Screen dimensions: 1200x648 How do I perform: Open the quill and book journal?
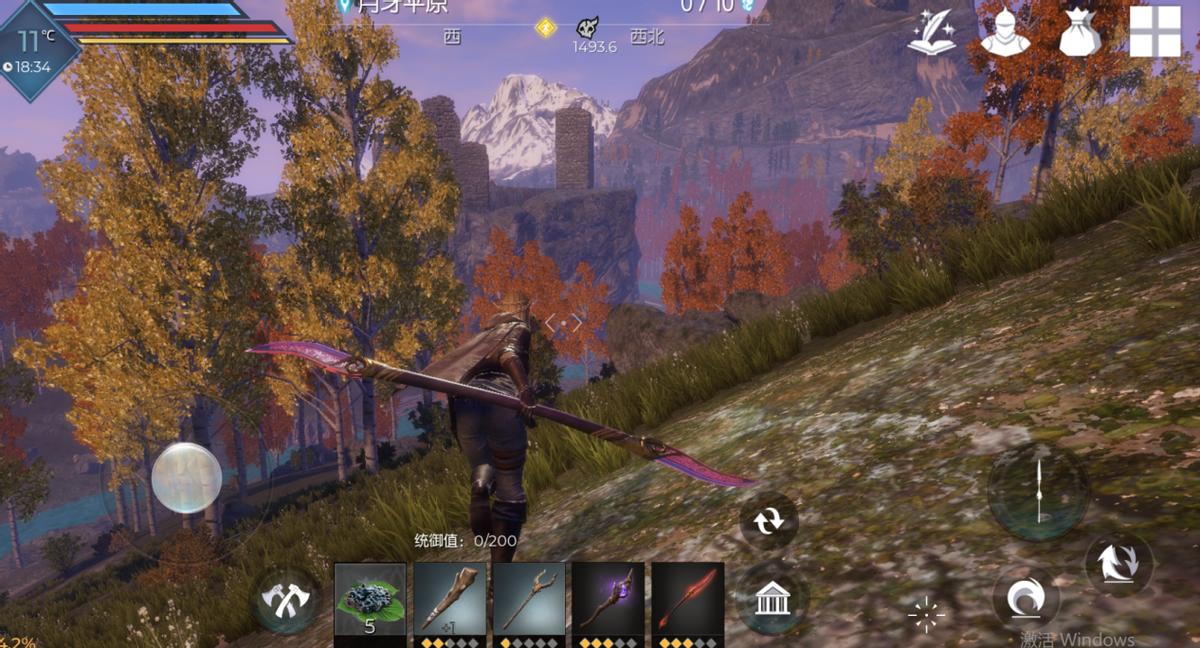coord(930,32)
